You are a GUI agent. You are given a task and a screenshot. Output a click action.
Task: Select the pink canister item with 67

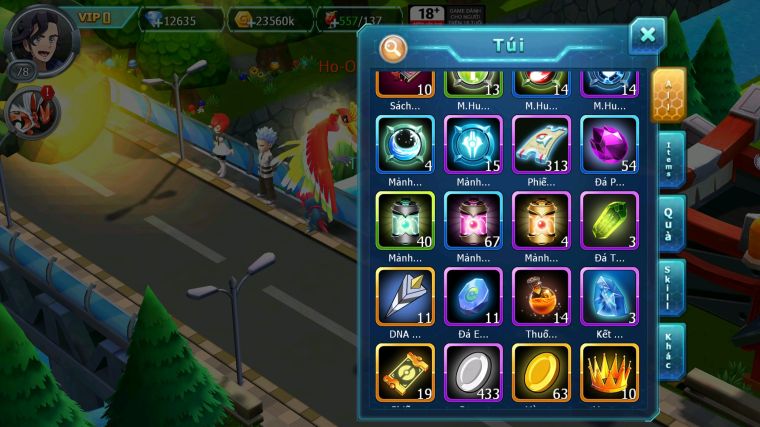[x=473, y=221]
